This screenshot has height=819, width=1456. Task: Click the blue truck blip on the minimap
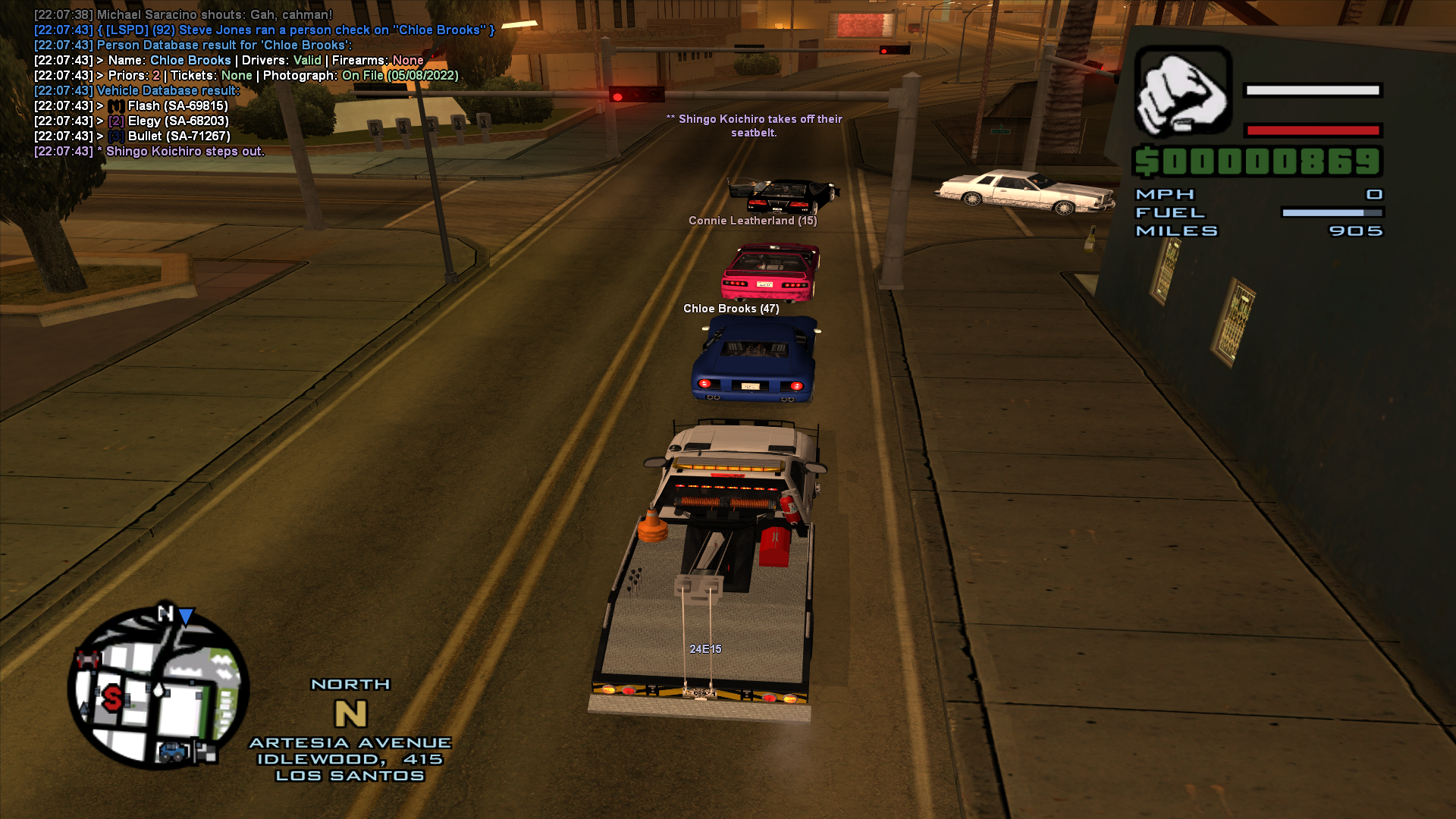click(x=172, y=752)
